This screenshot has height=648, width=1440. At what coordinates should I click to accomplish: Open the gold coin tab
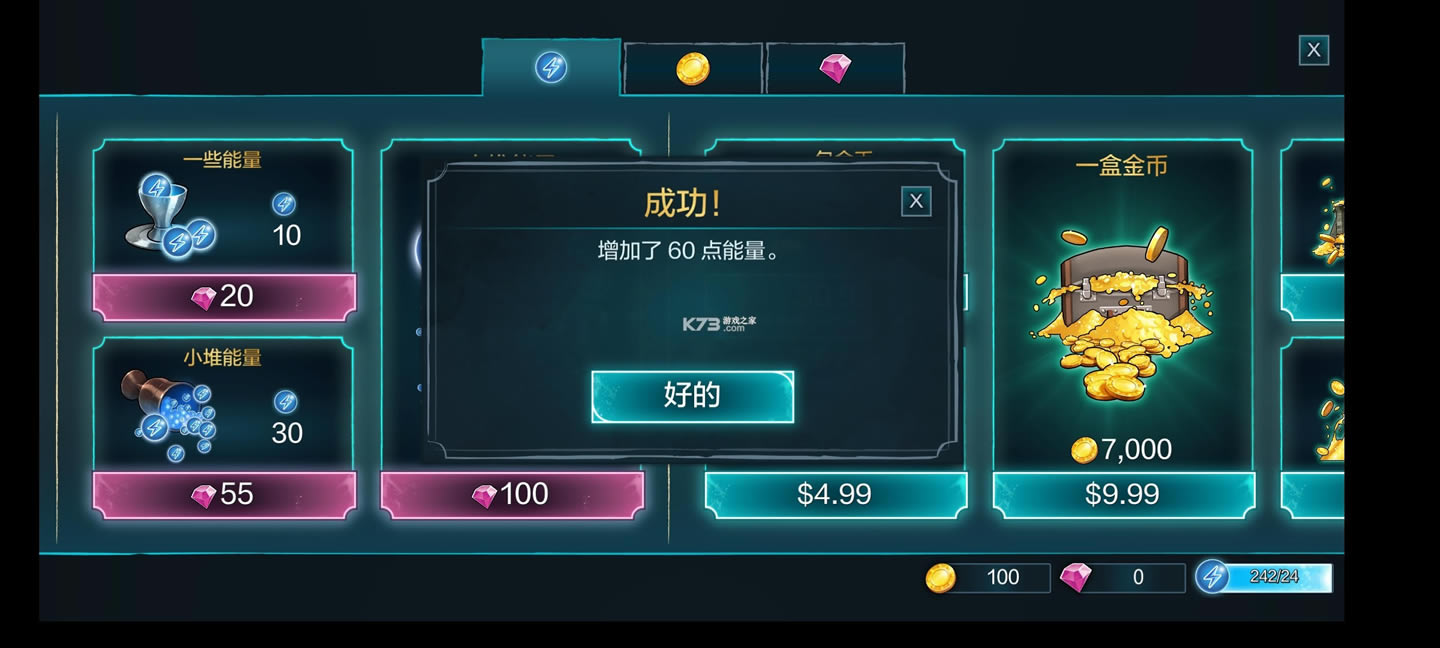pyautogui.click(x=692, y=69)
